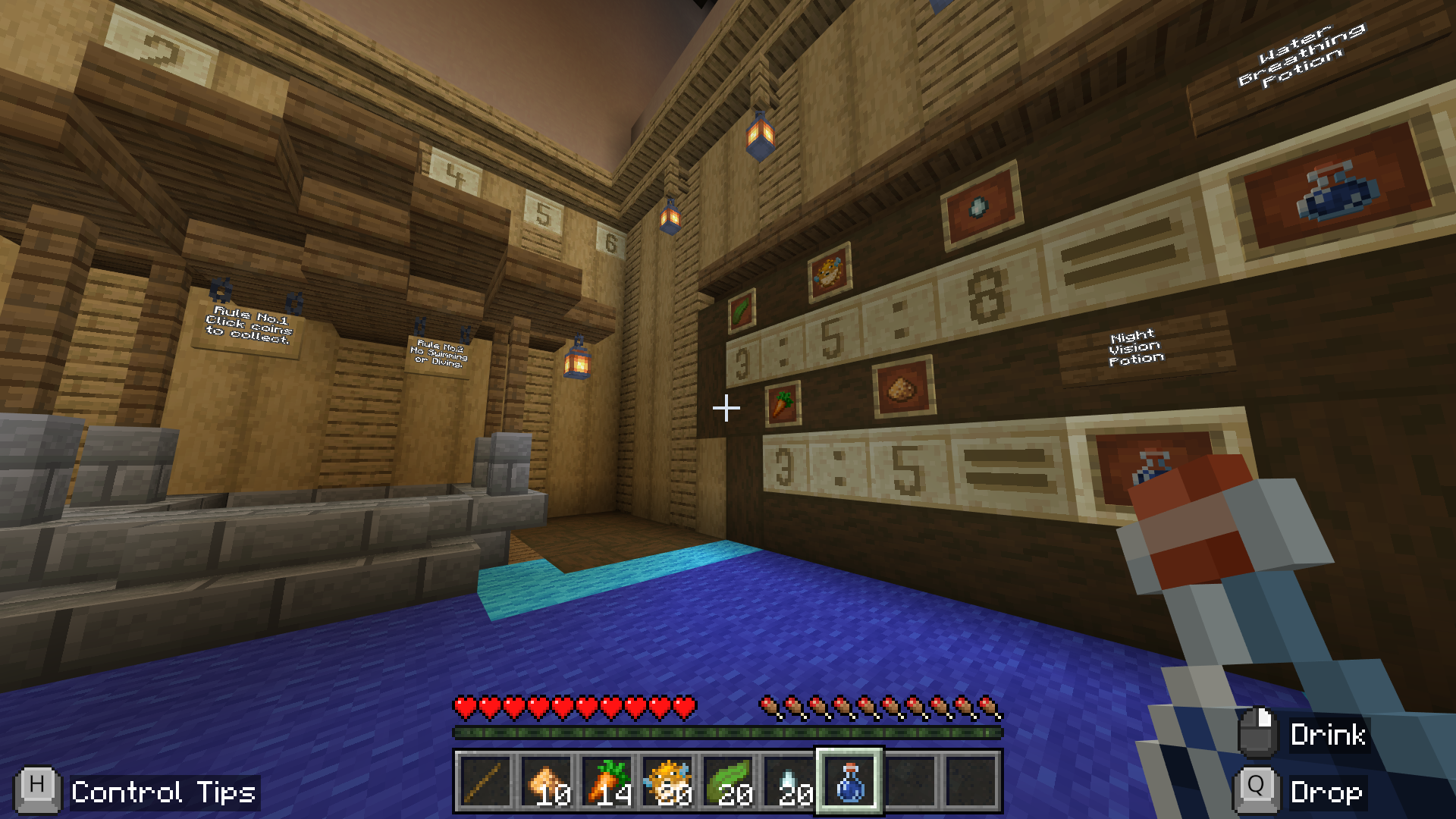Click the experience bar above the hotbar
Image resolution: width=1456 pixels, height=819 pixels.
click(728, 732)
